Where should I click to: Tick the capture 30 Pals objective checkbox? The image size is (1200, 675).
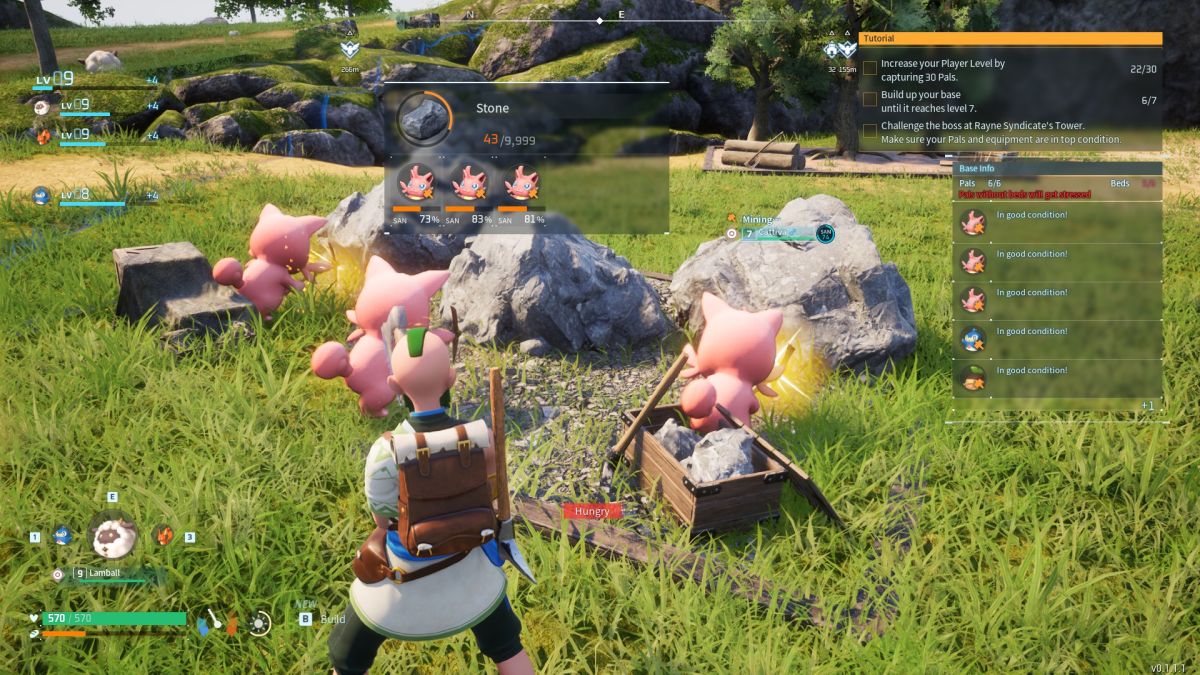coord(870,69)
